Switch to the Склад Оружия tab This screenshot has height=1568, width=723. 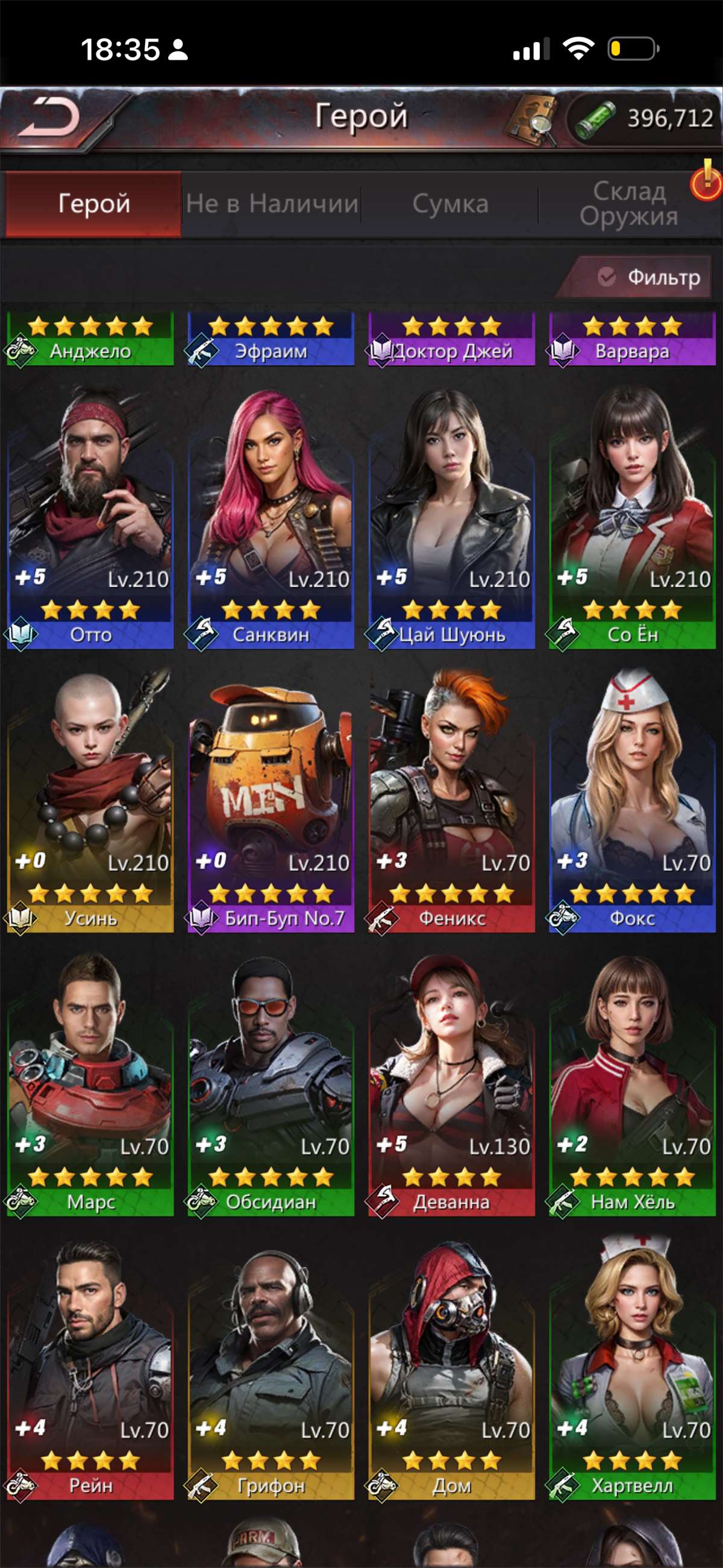pyautogui.click(x=628, y=204)
